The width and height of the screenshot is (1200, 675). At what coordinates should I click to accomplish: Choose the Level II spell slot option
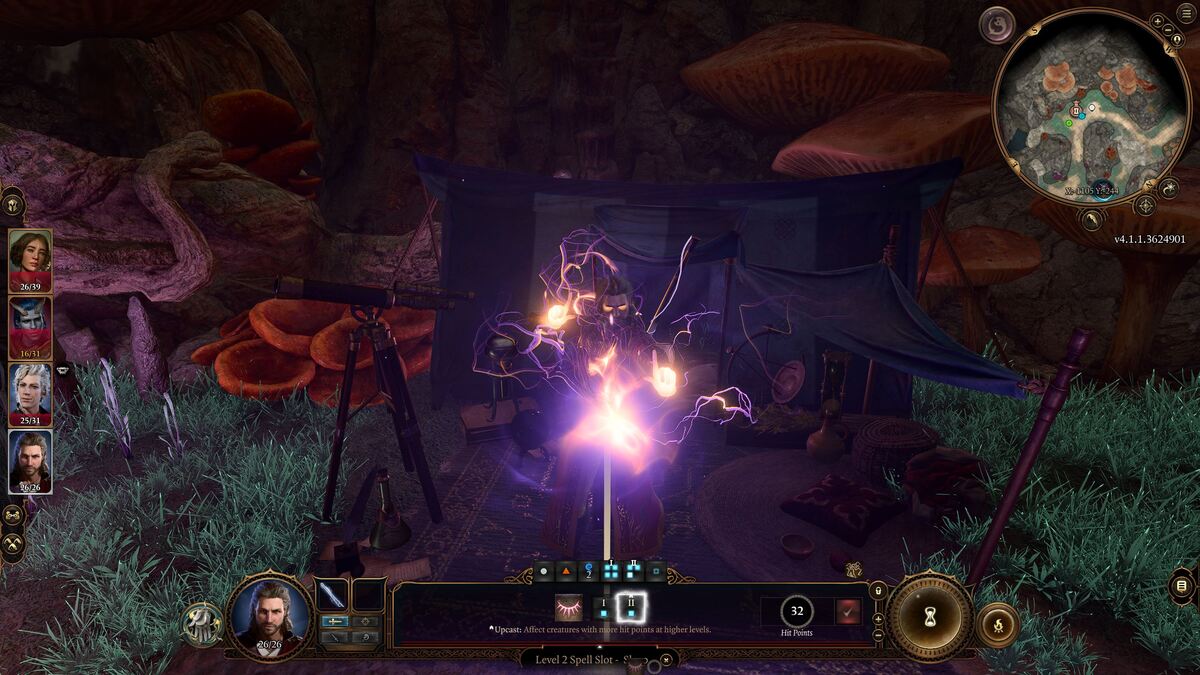pyautogui.click(x=631, y=606)
